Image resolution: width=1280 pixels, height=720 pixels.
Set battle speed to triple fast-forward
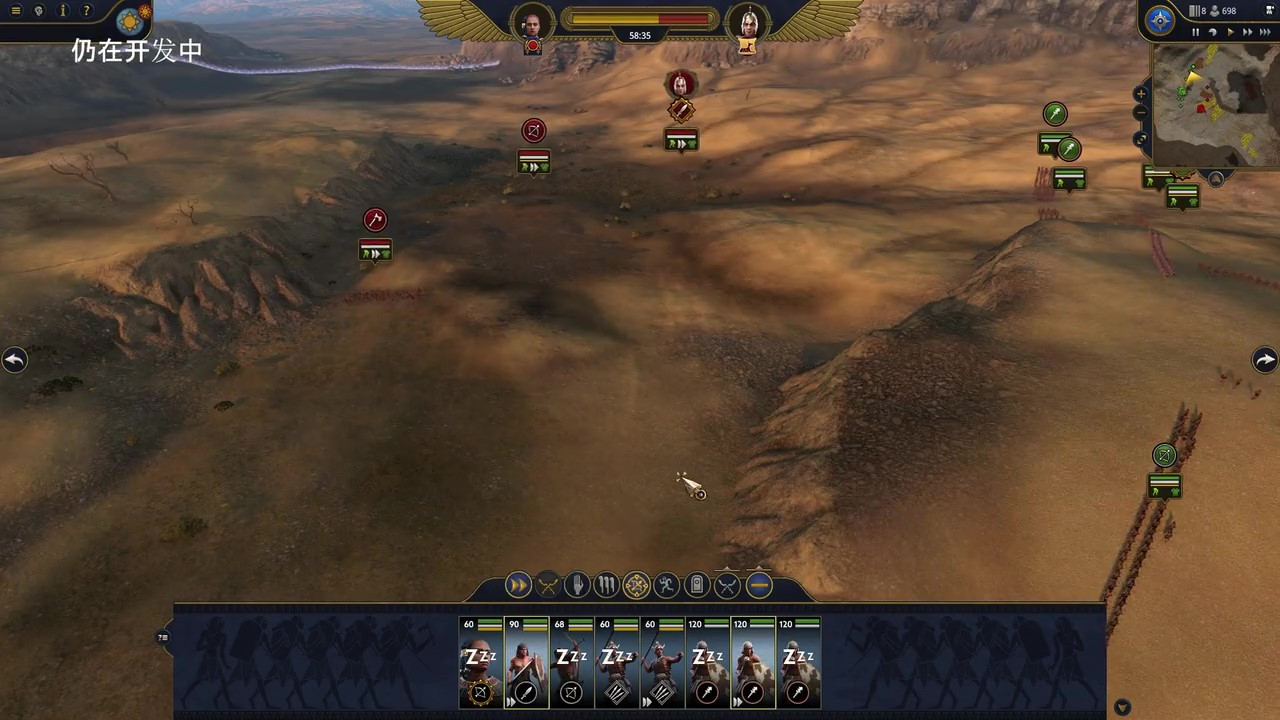(1265, 32)
